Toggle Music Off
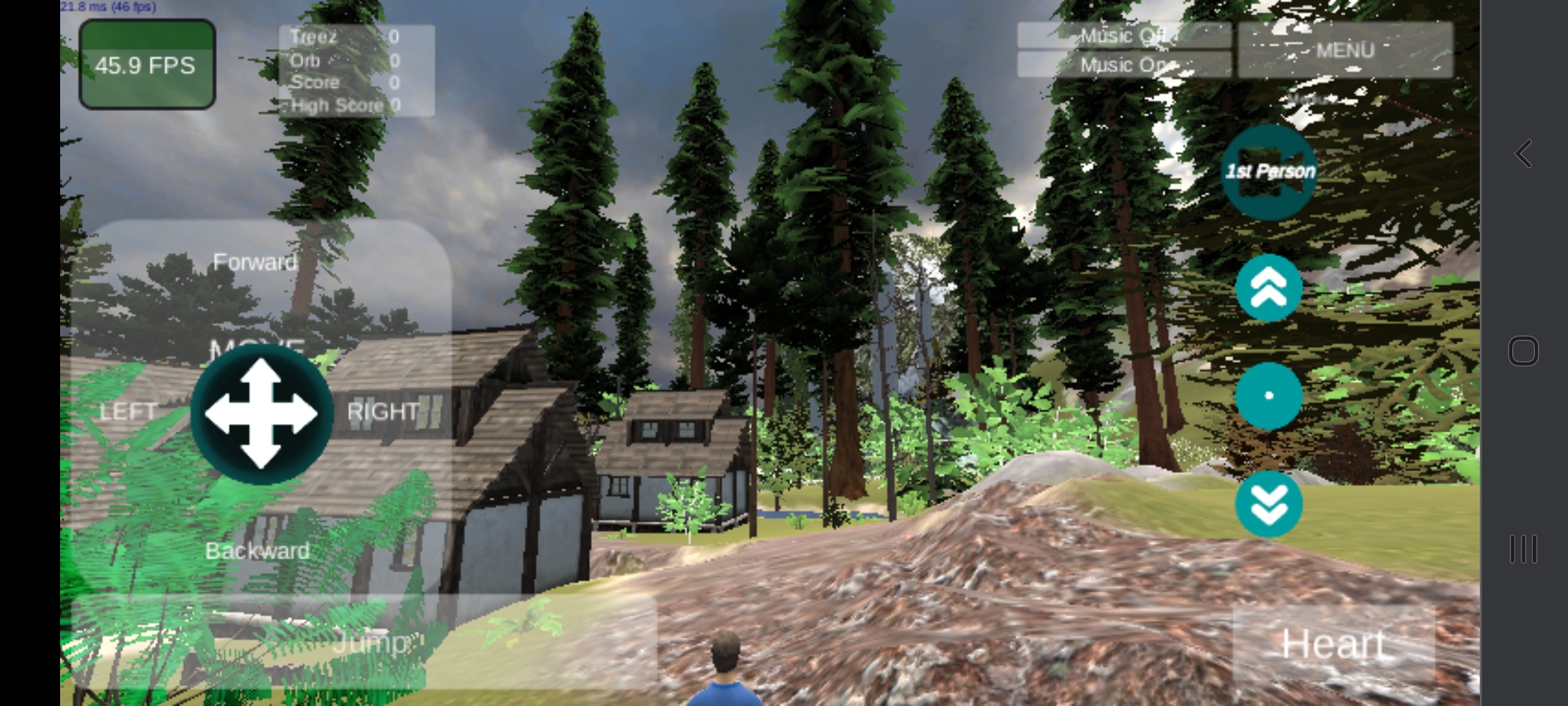The width and height of the screenshot is (1568, 706). click(1124, 36)
